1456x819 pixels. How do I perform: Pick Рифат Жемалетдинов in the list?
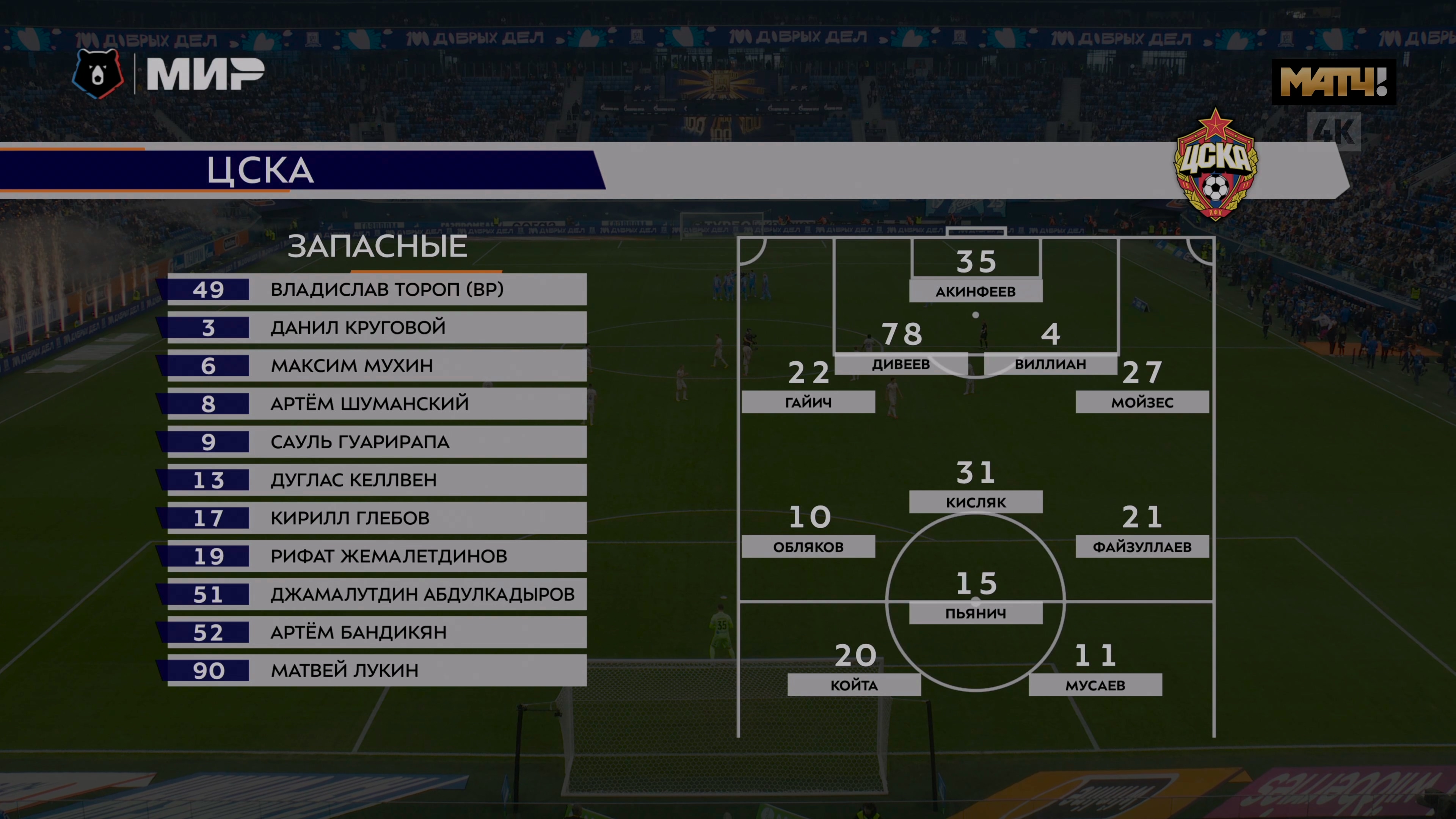click(x=377, y=556)
